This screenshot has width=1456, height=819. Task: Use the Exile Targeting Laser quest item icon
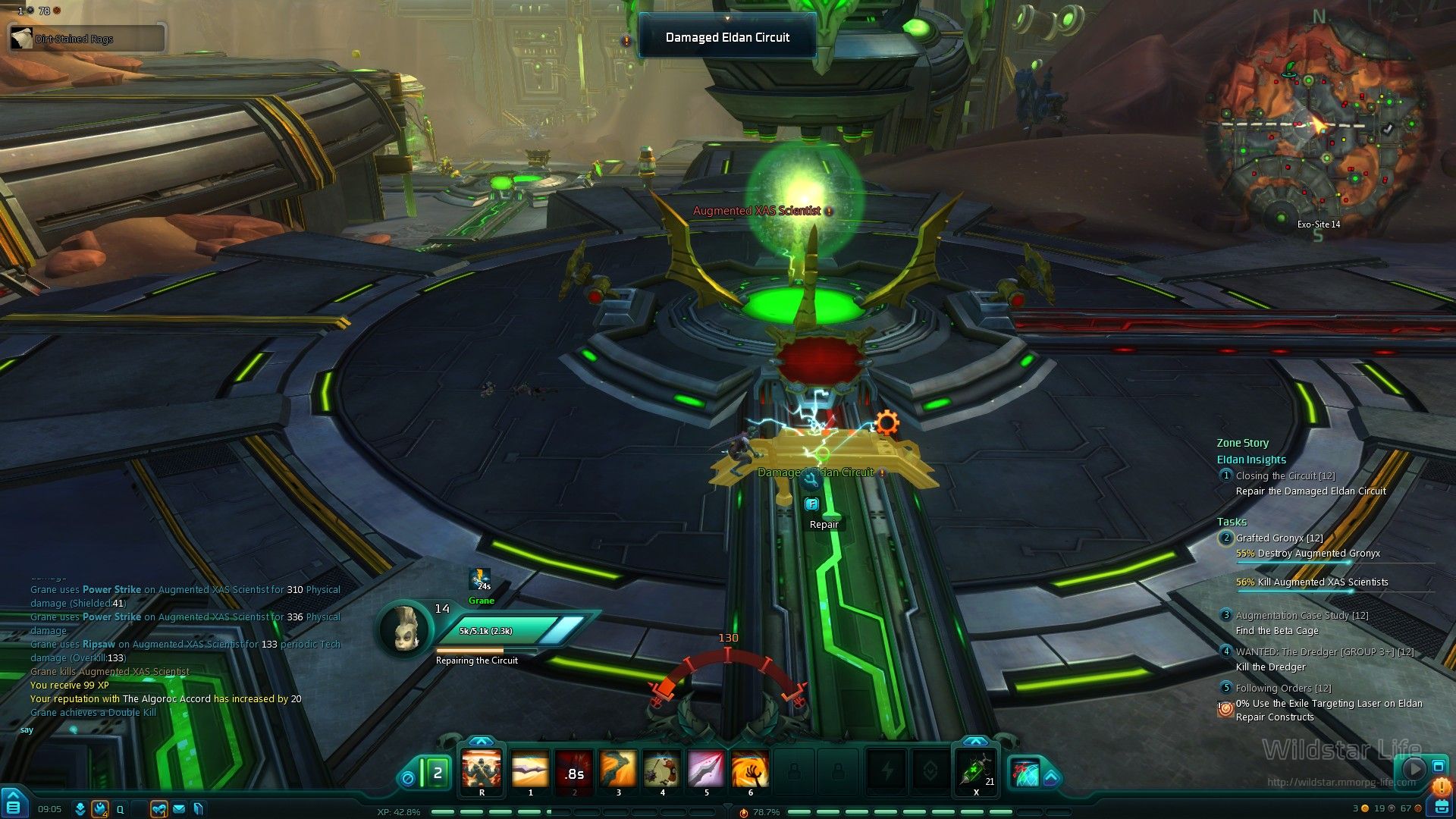tap(1225, 709)
